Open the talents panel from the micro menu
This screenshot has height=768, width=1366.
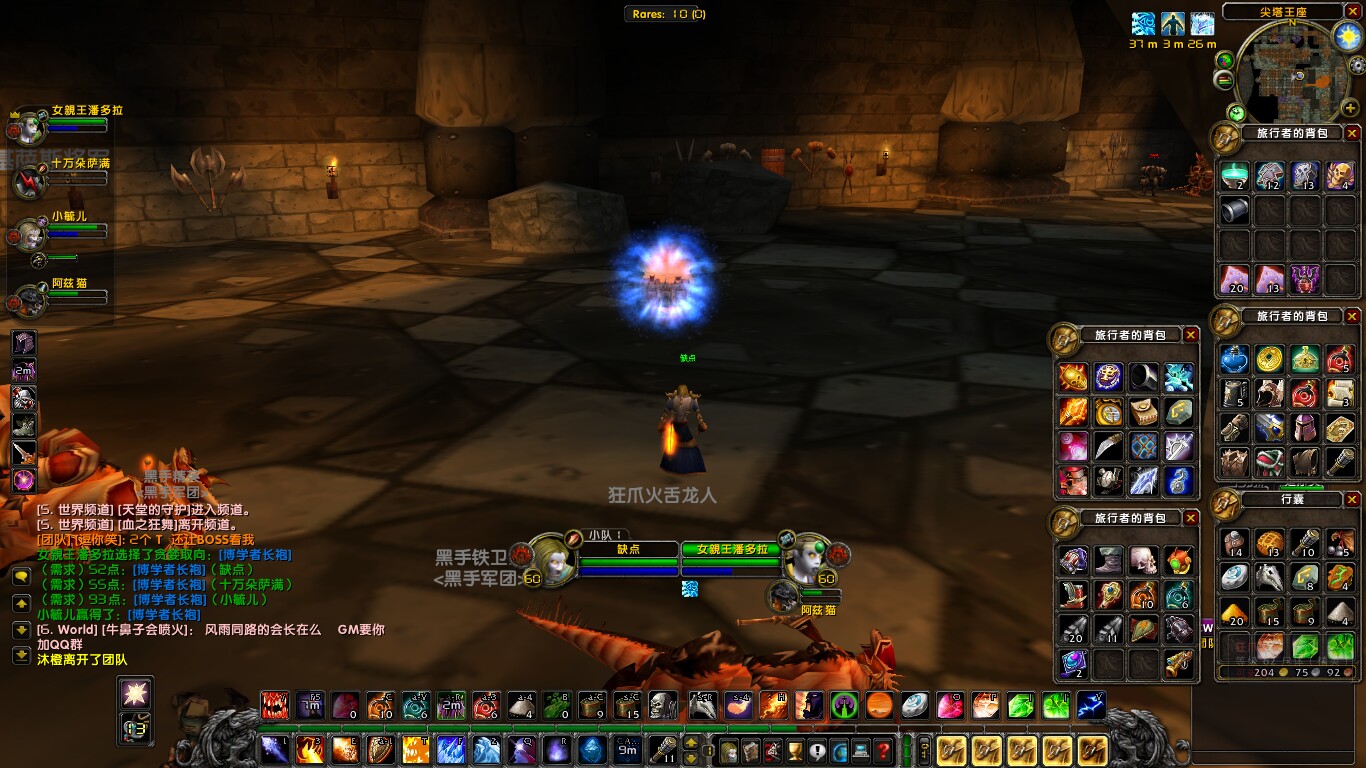pyautogui.click(x=773, y=749)
